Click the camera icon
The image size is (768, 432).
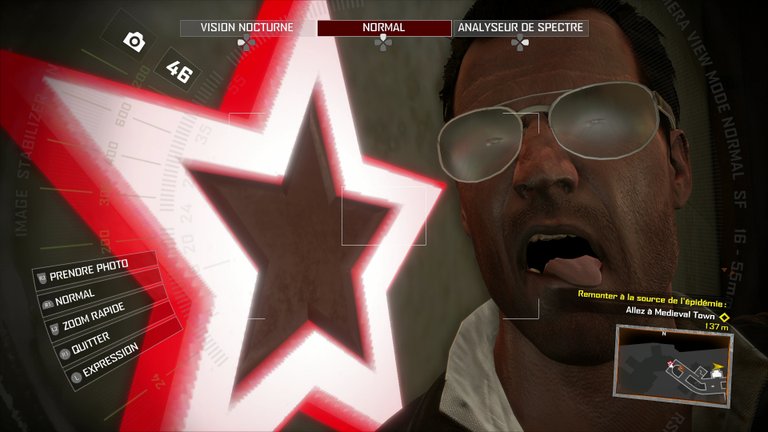(133, 41)
